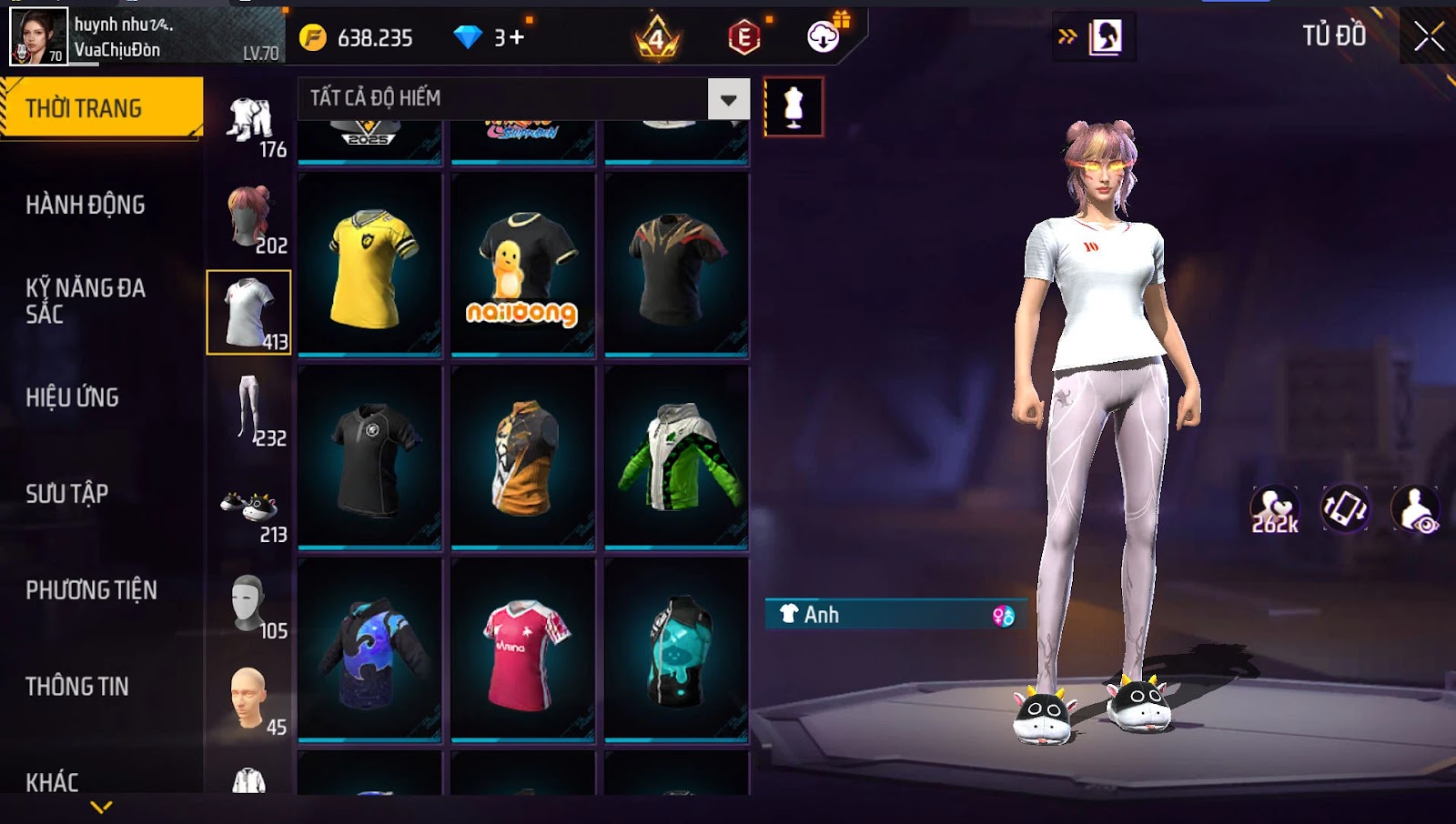
Task: Toggle the character view eye icon
Action: point(1416,509)
